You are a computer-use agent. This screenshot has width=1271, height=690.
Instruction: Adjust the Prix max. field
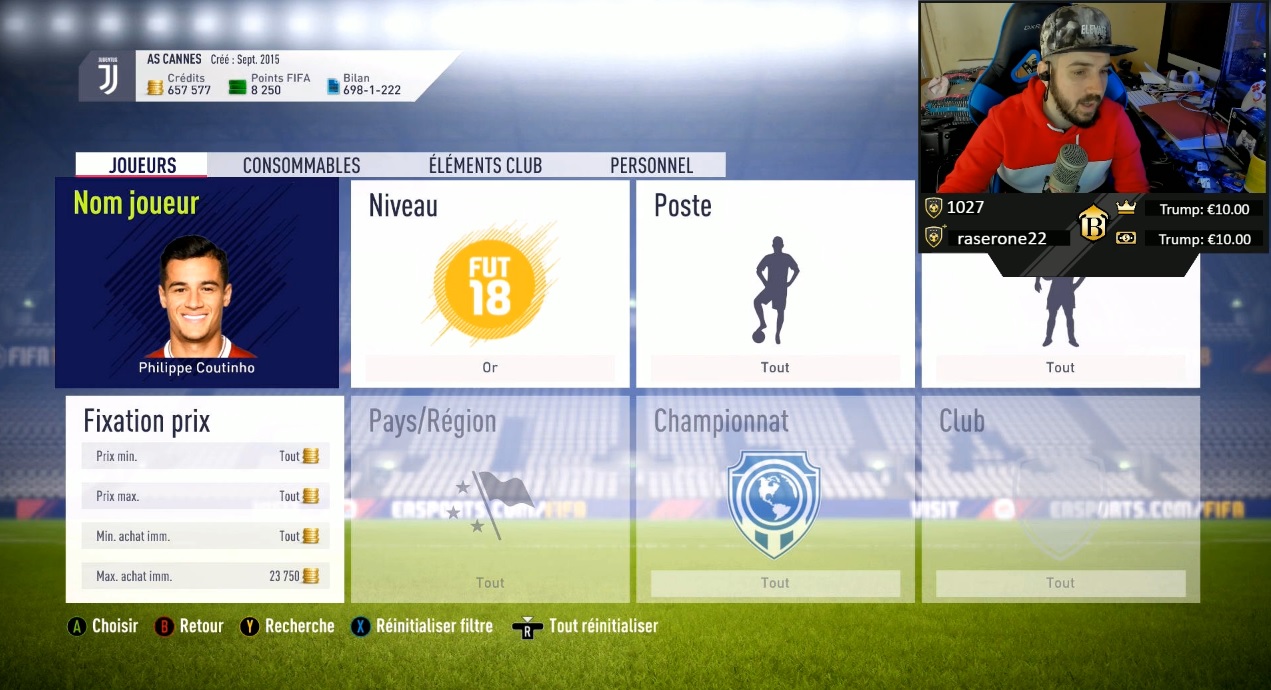tap(205, 496)
